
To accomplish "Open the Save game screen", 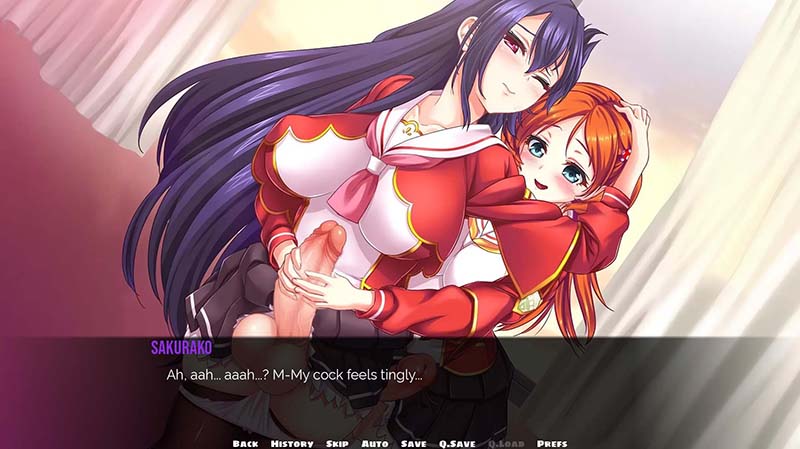I will (413, 443).
